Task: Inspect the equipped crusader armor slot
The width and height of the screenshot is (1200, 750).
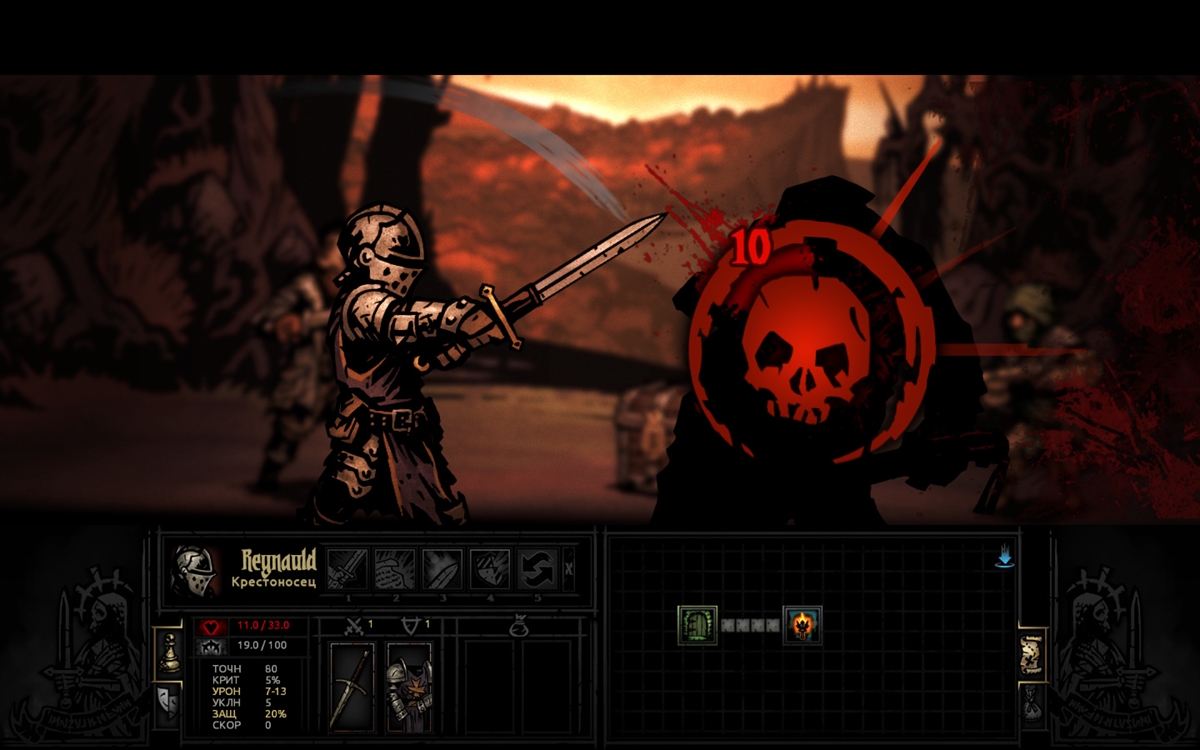Action: pyautogui.click(x=409, y=687)
